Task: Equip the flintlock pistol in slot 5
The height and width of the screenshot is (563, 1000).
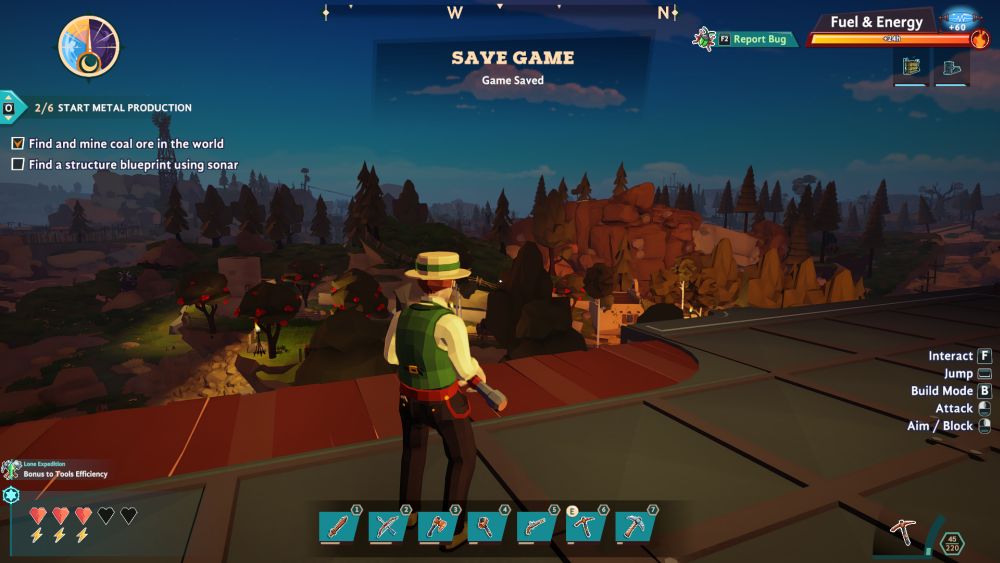Action: tap(536, 526)
